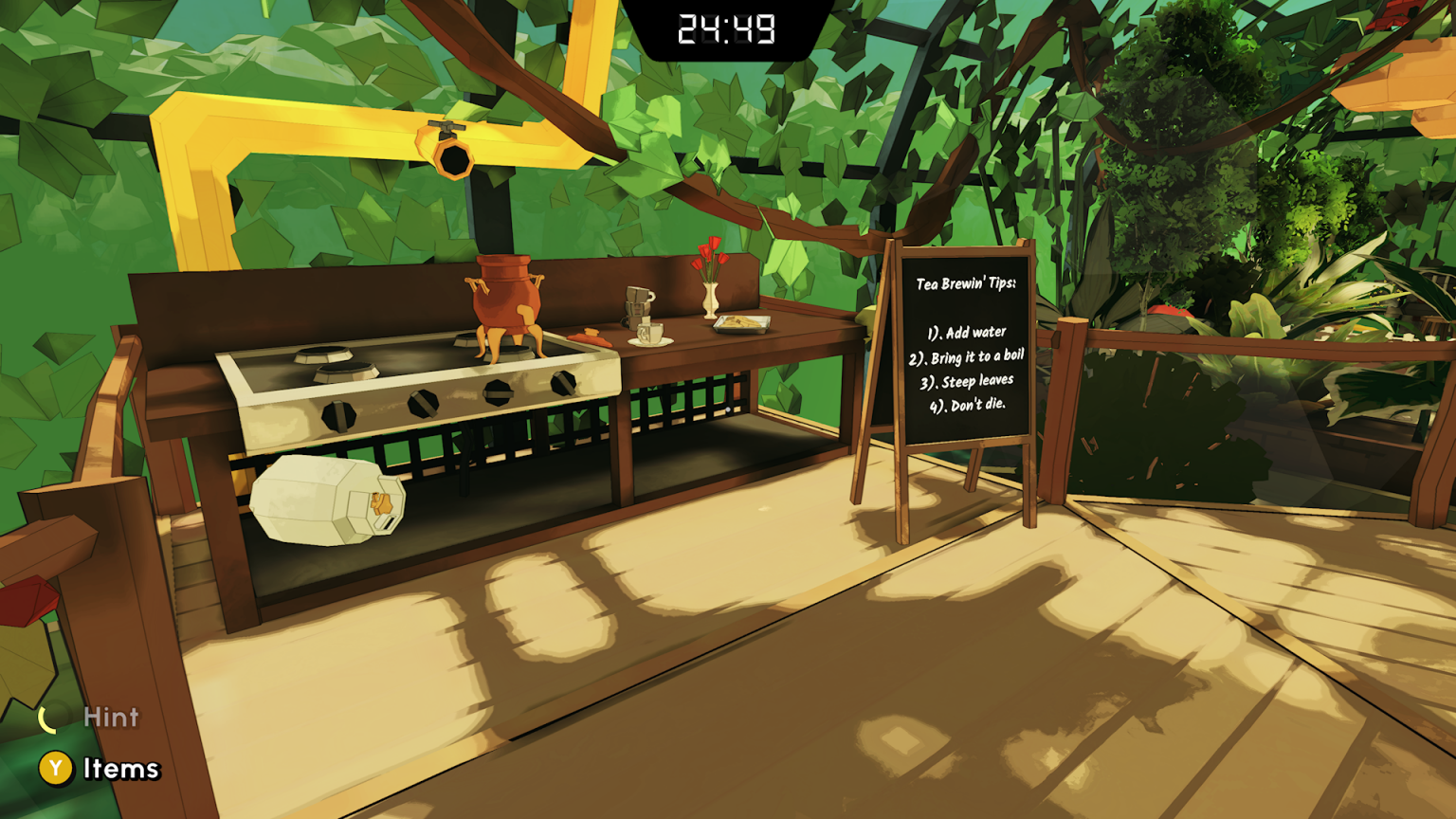This screenshot has width=1456, height=819.
Task: Click the Hint label text
Action: [110, 718]
